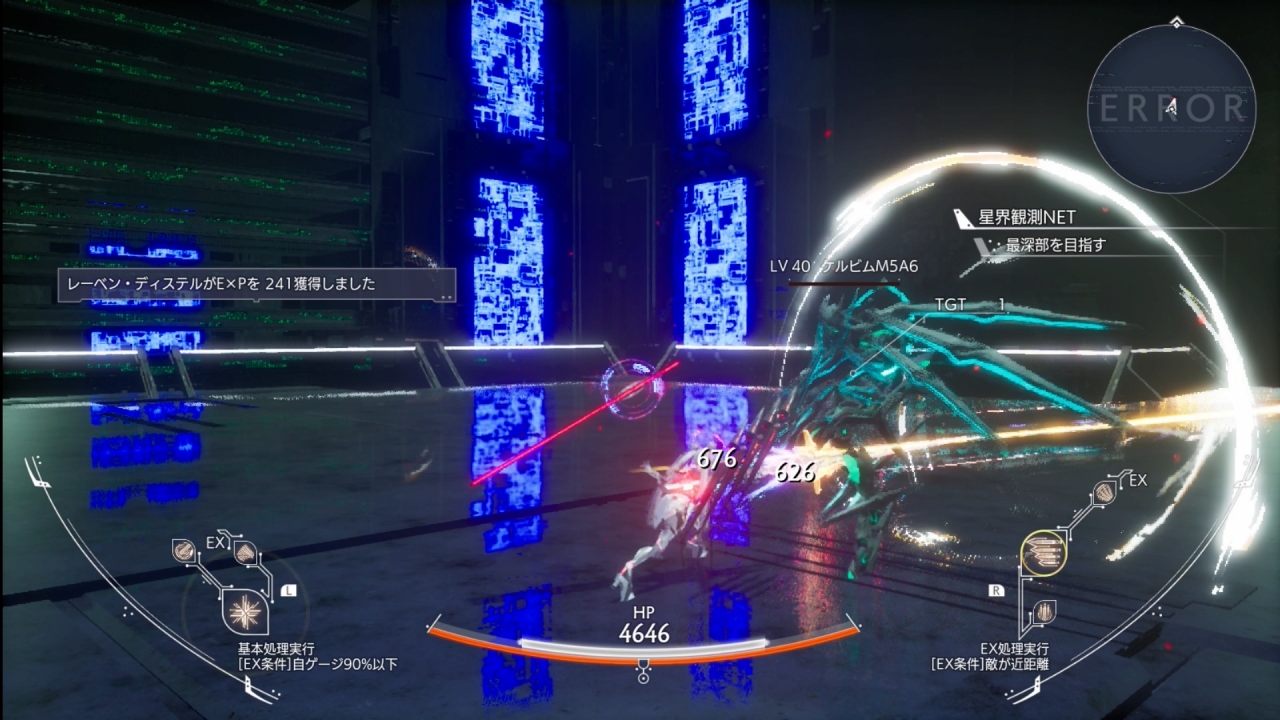
Task: Activate the starburst left weapon skill icon
Action: tap(244, 611)
